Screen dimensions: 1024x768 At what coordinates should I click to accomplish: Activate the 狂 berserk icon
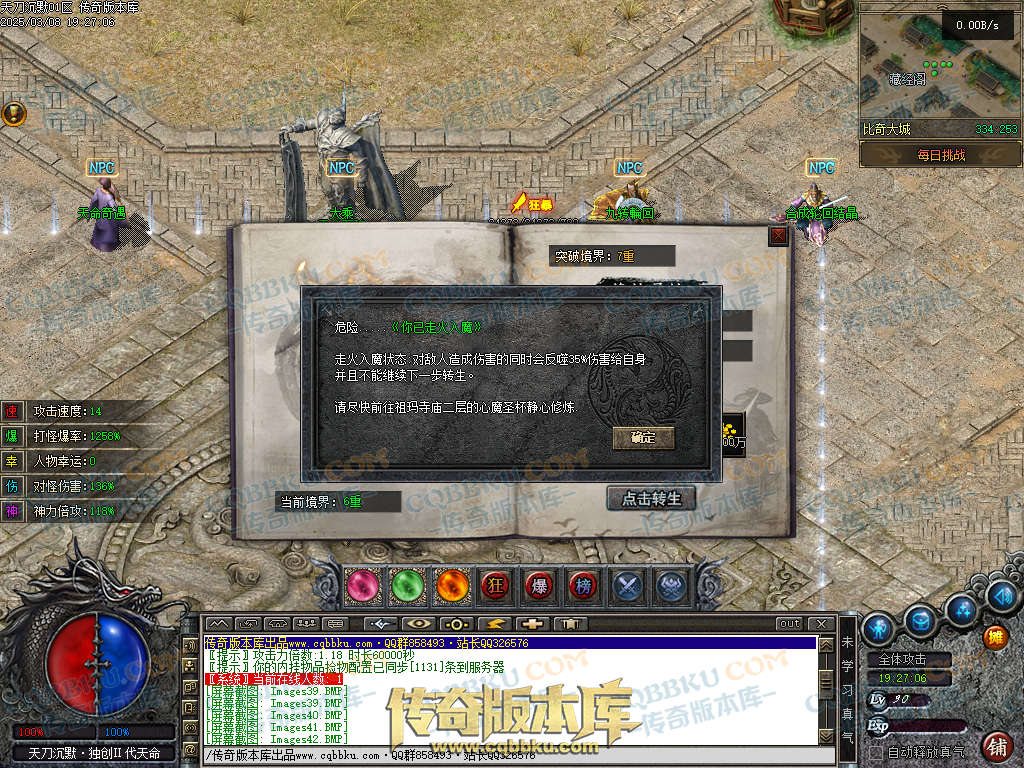(x=495, y=586)
